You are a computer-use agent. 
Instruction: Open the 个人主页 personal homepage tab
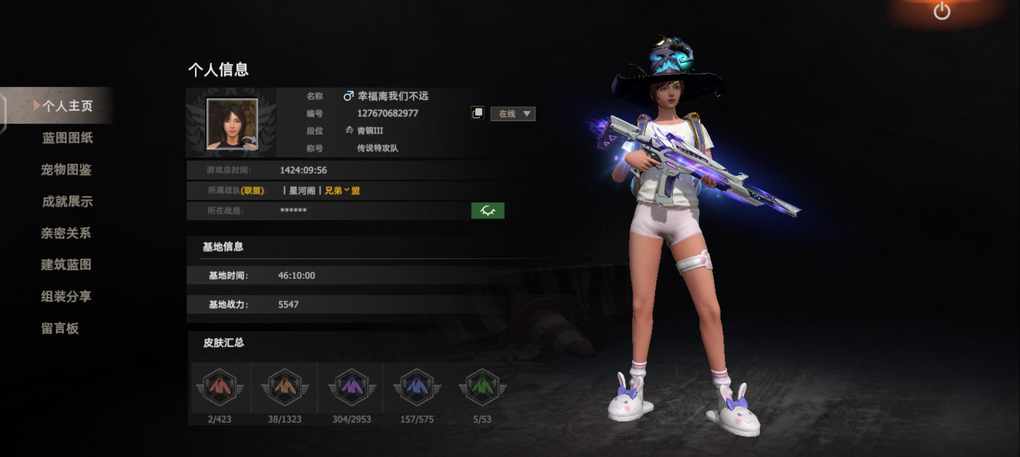pyautogui.click(x=66, y=105)
